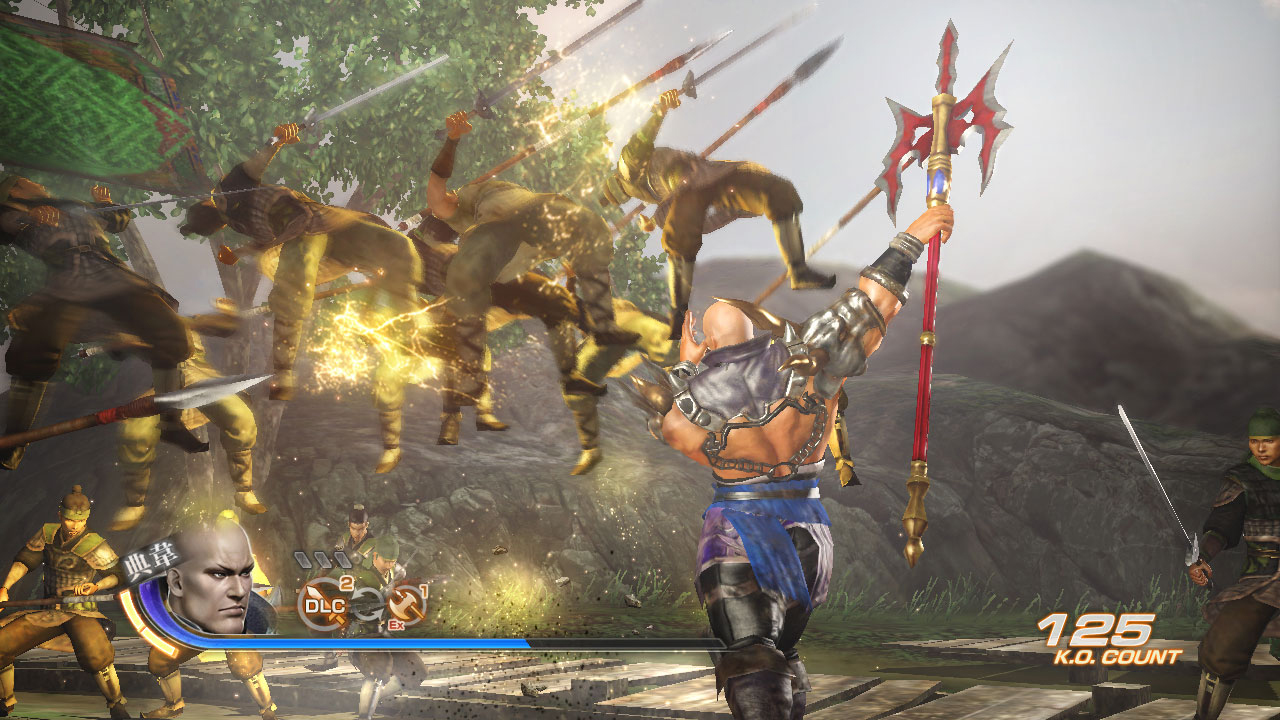Image resolution: width=1280 pixels, height=720 pixels.
Task: Click the weapon swap arrows icon
Action: (365, 607)
